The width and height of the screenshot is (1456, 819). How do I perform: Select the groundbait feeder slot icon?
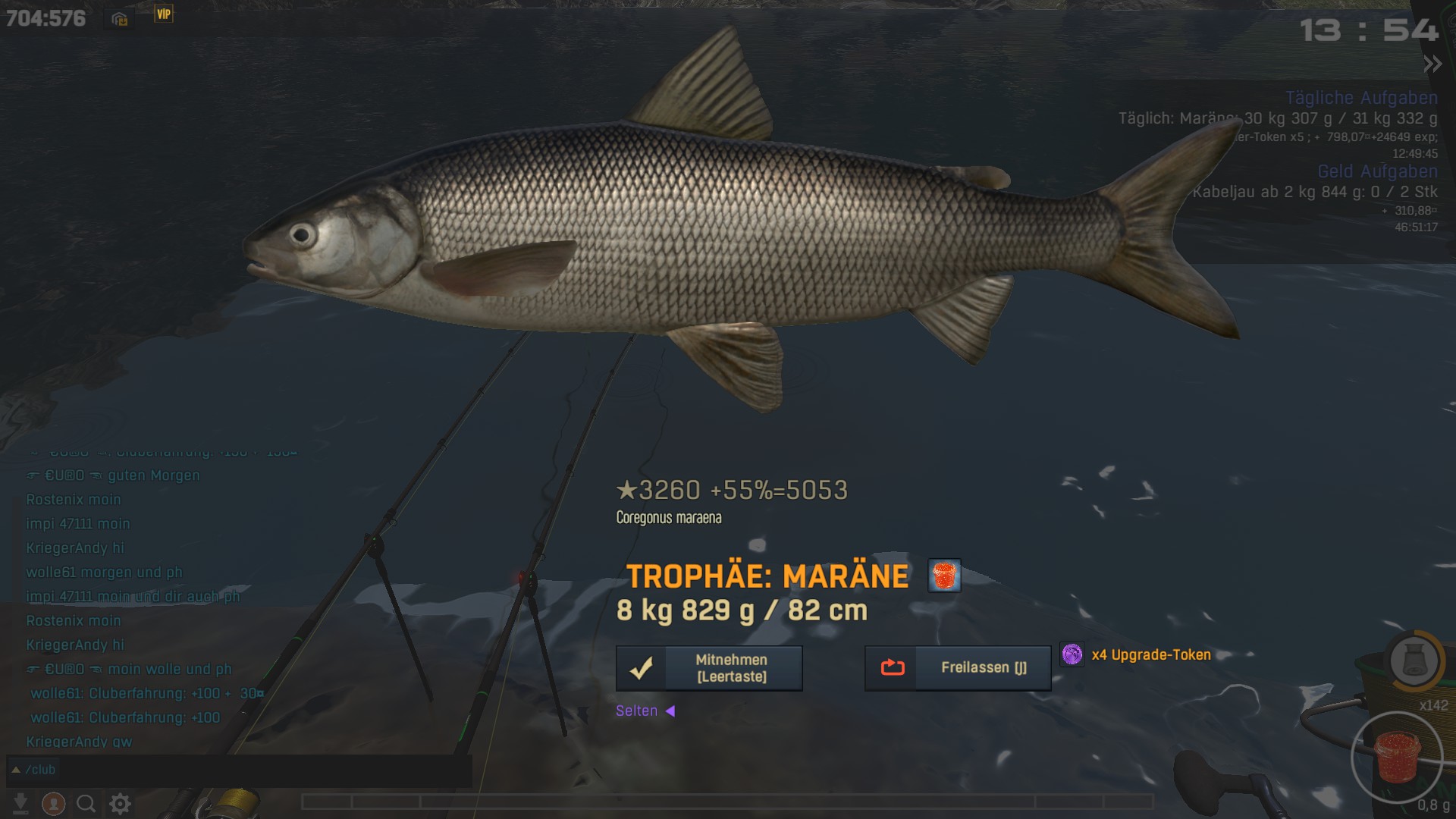pyautogui.click(x=1414, y=661)
